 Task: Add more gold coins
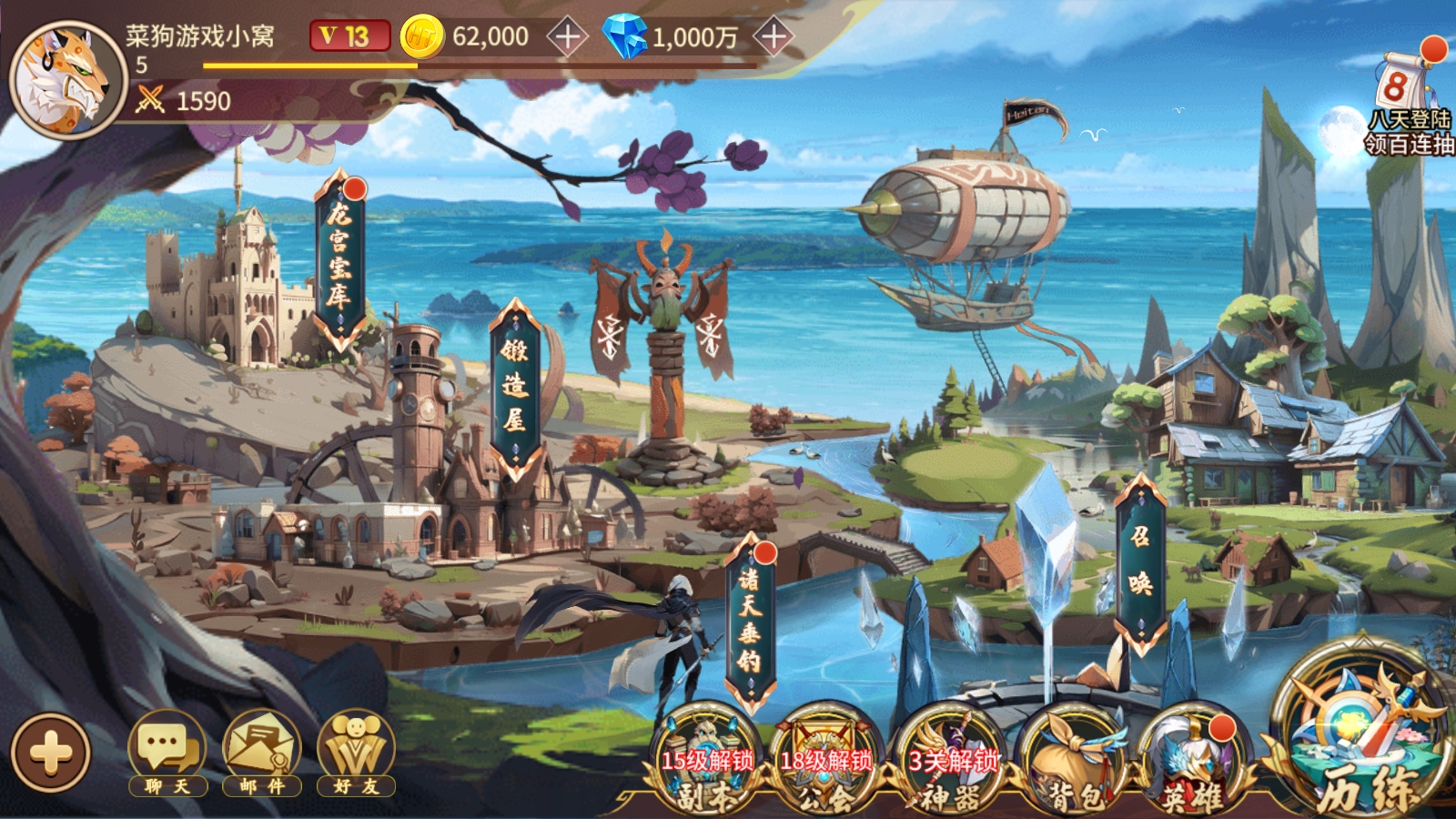click(567, 37)
